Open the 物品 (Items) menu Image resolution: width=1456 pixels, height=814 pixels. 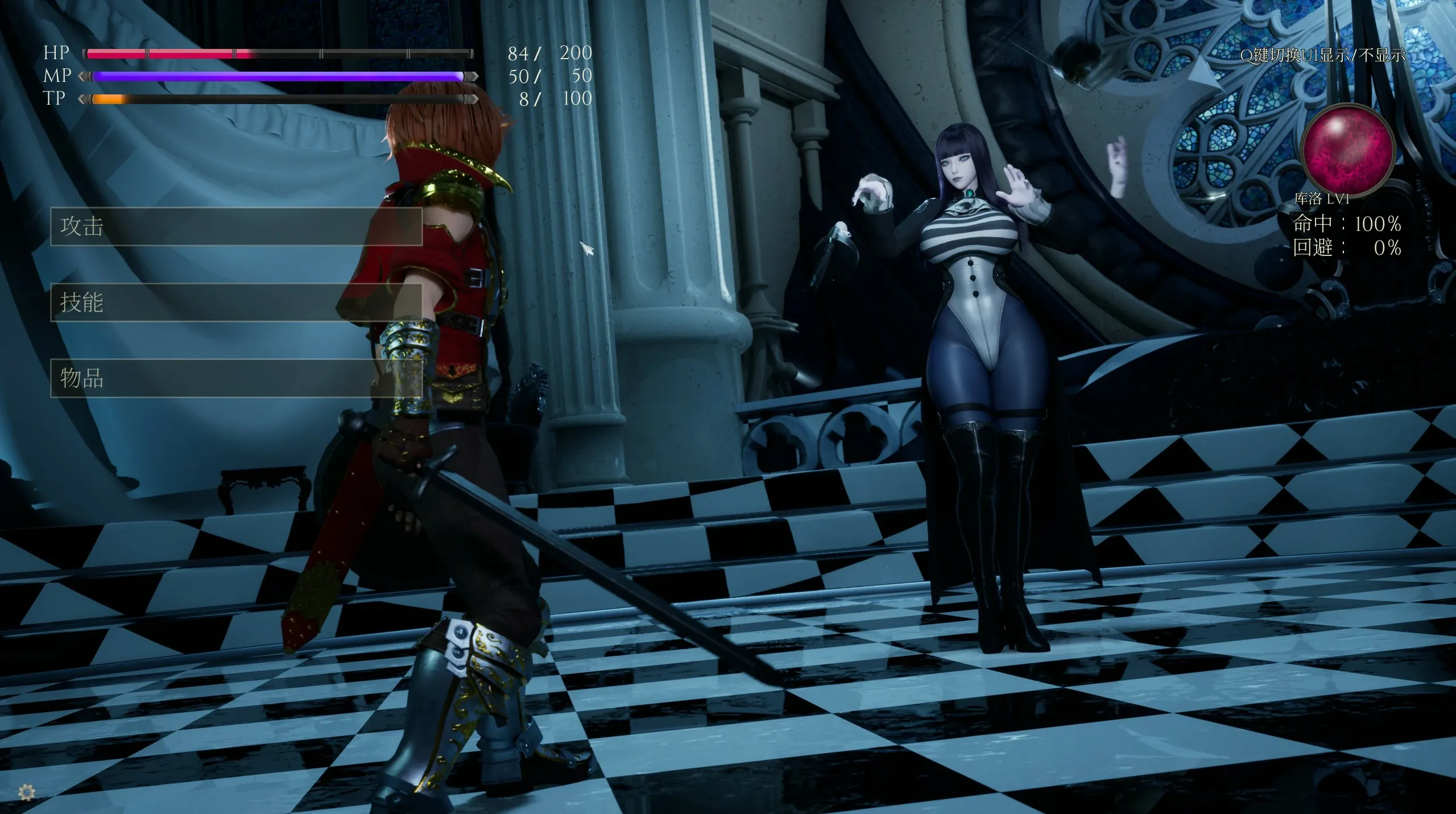point(236,378)
